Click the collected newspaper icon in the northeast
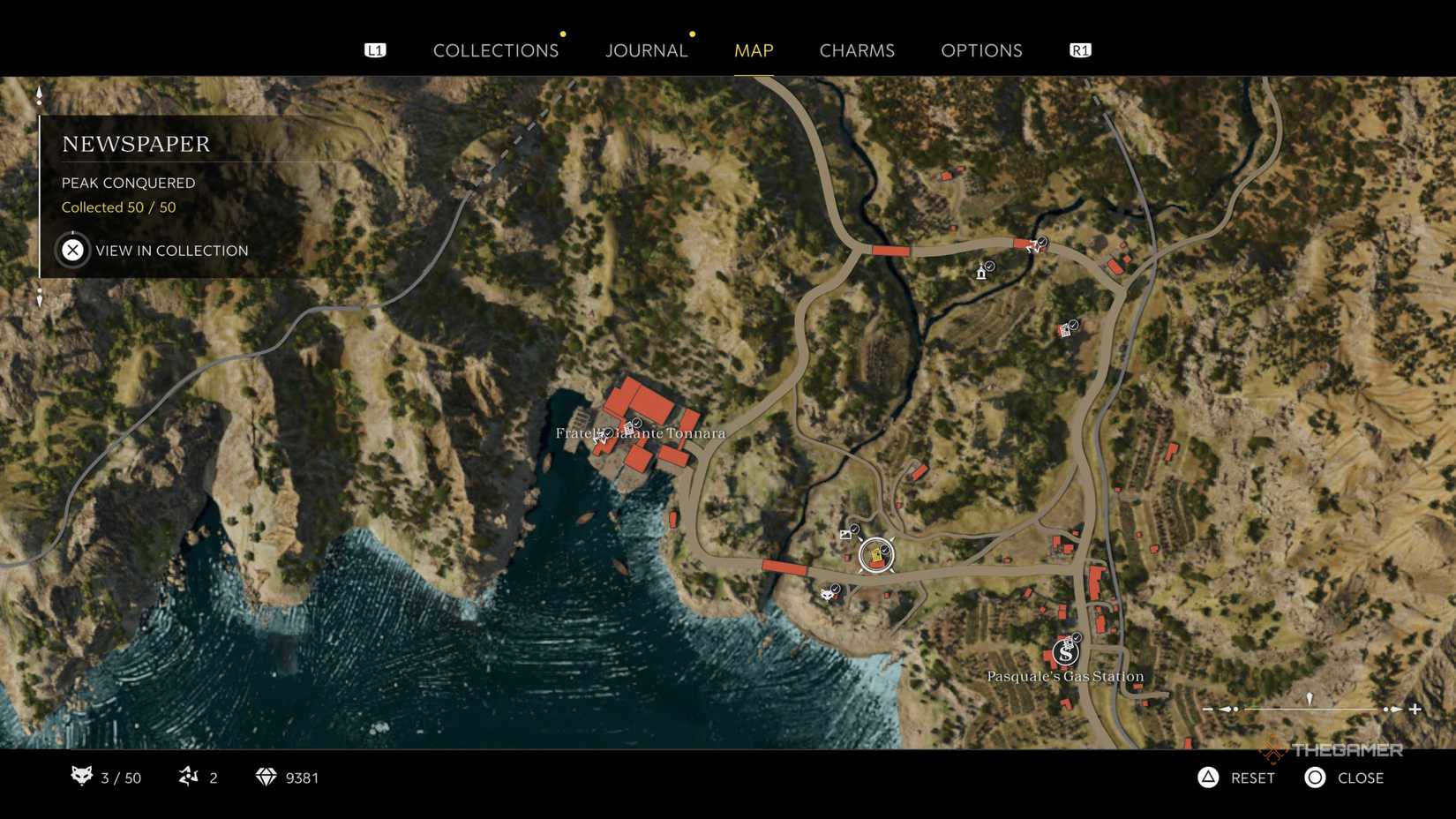This screenshot has width=1456, height=819. coord(1063,329)
